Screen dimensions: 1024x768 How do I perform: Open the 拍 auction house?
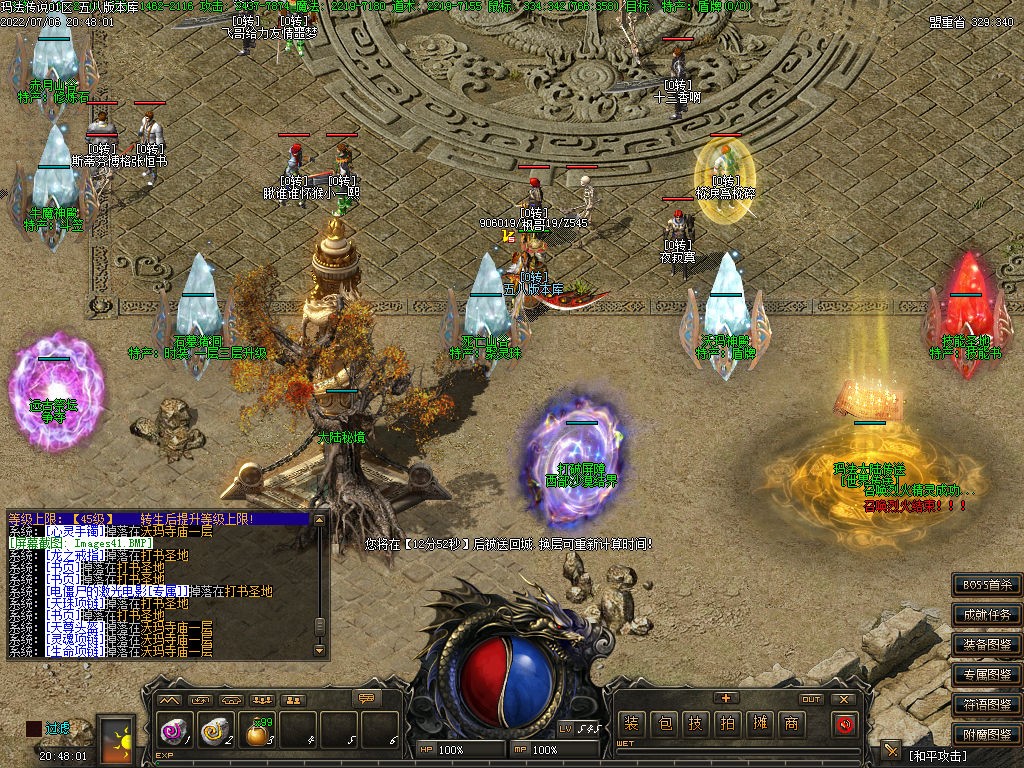(727, 723)
